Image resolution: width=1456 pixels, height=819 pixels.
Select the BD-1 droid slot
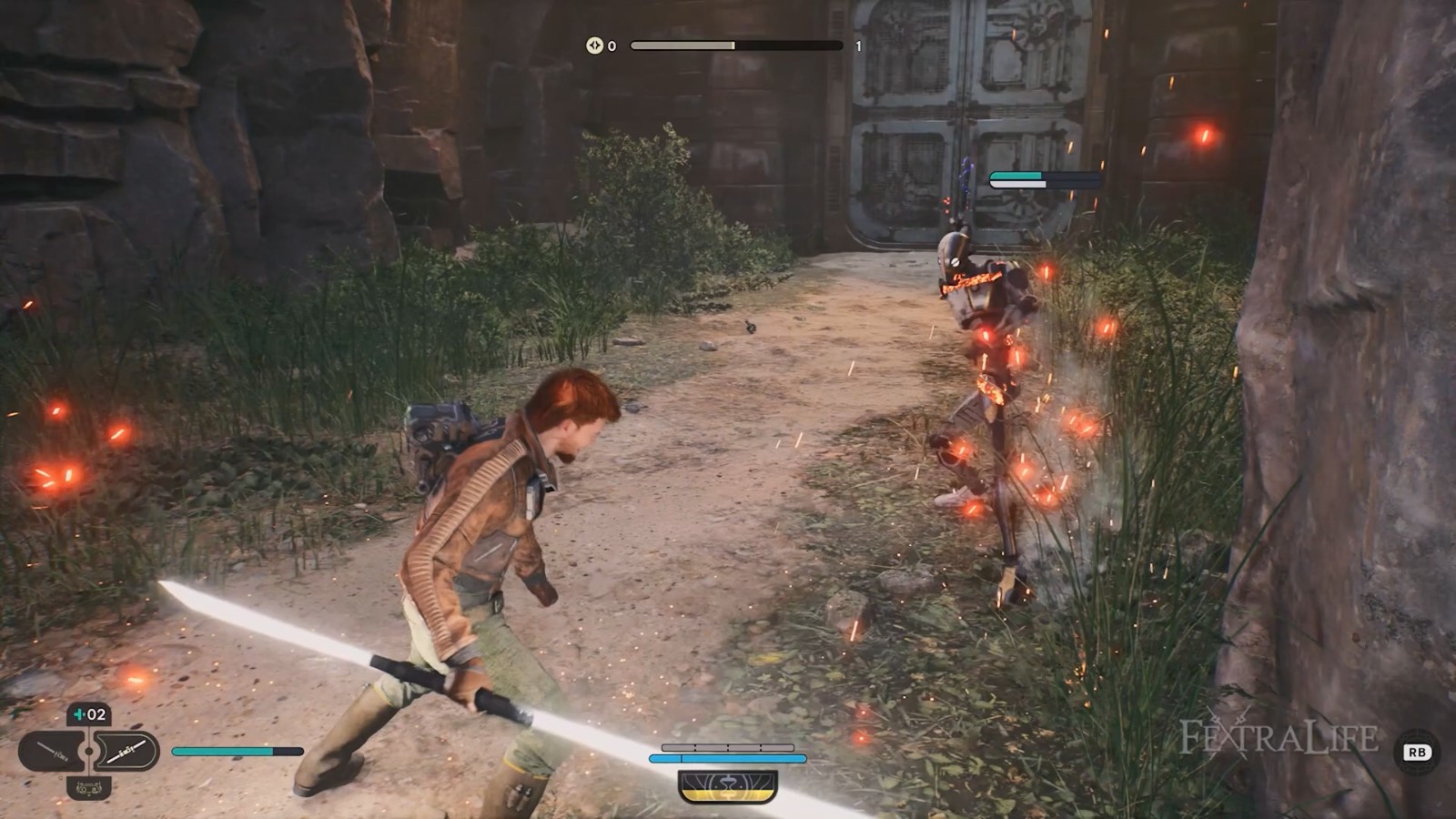pos(89,788)
